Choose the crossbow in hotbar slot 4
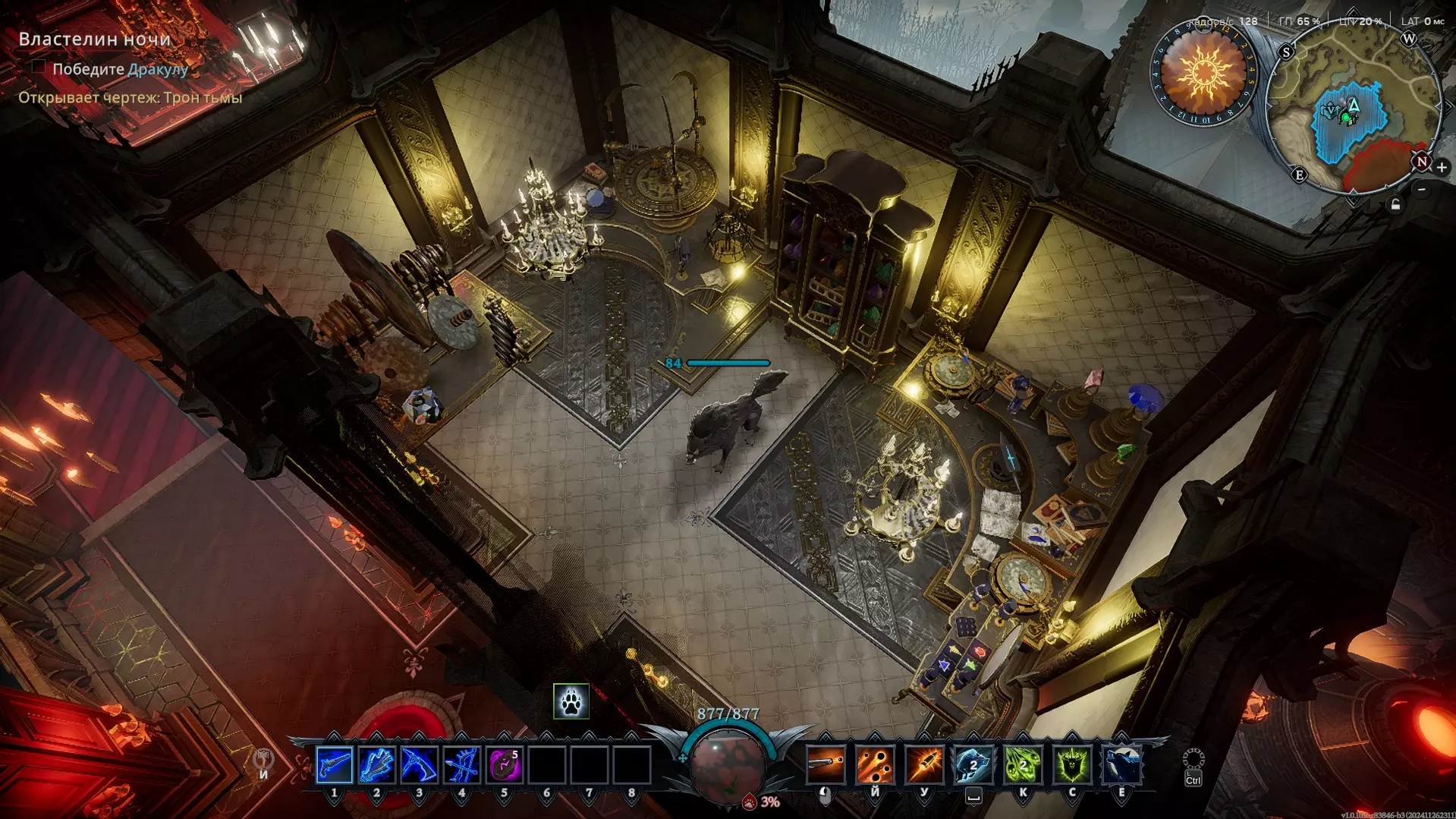This screenshot has height=819, width=1456. coord(461,764)
